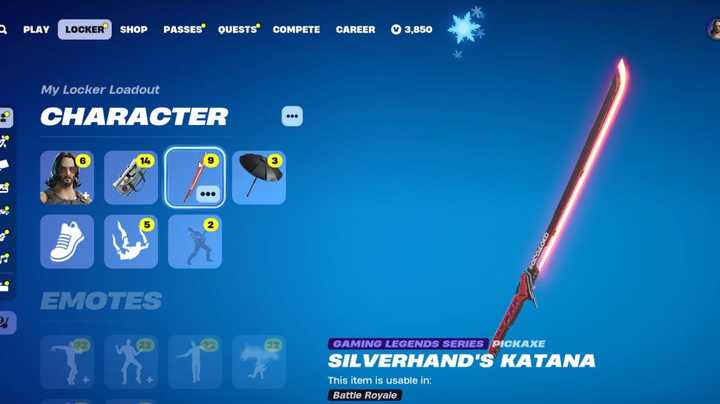Open the Career tab
The image size is (720, 404).
point(355,30)
